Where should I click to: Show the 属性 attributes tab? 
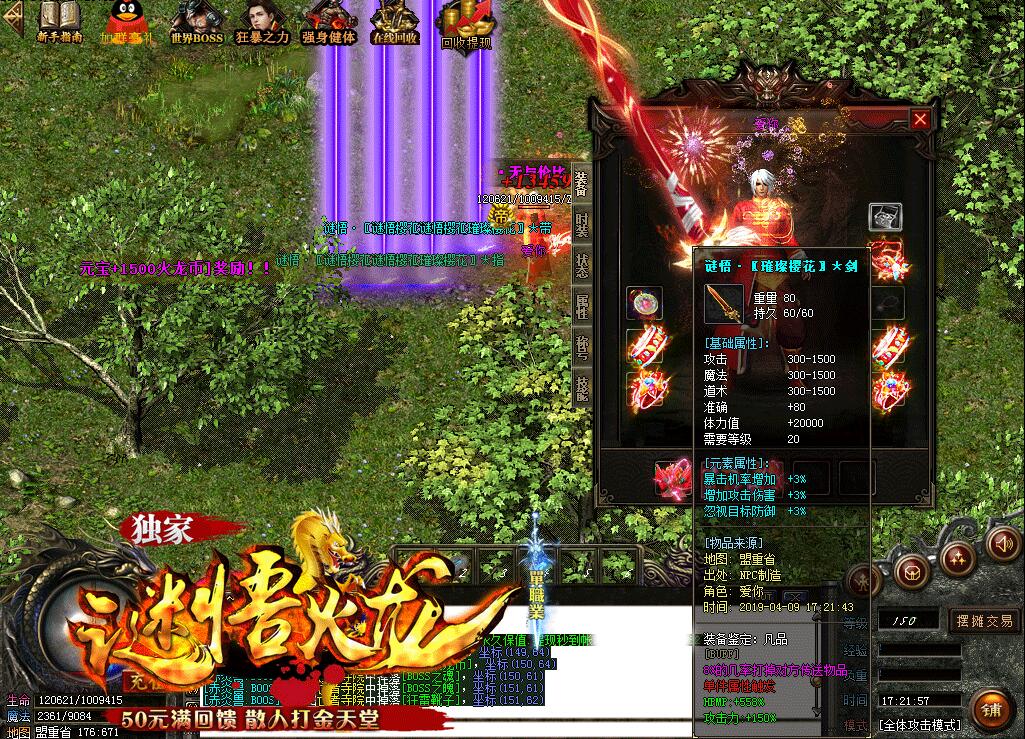click(582, 305)
